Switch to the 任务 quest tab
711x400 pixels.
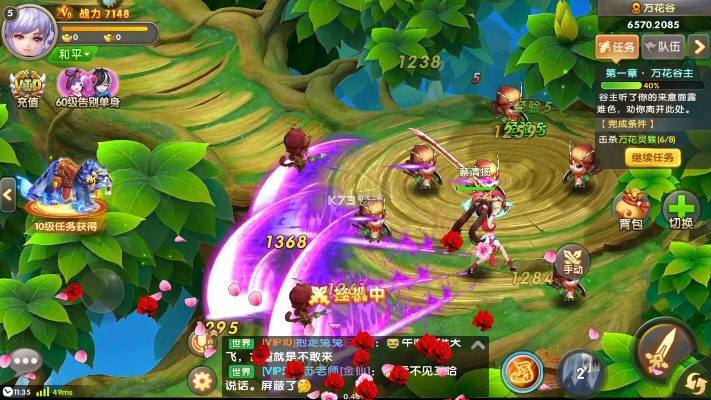[617, 46]
